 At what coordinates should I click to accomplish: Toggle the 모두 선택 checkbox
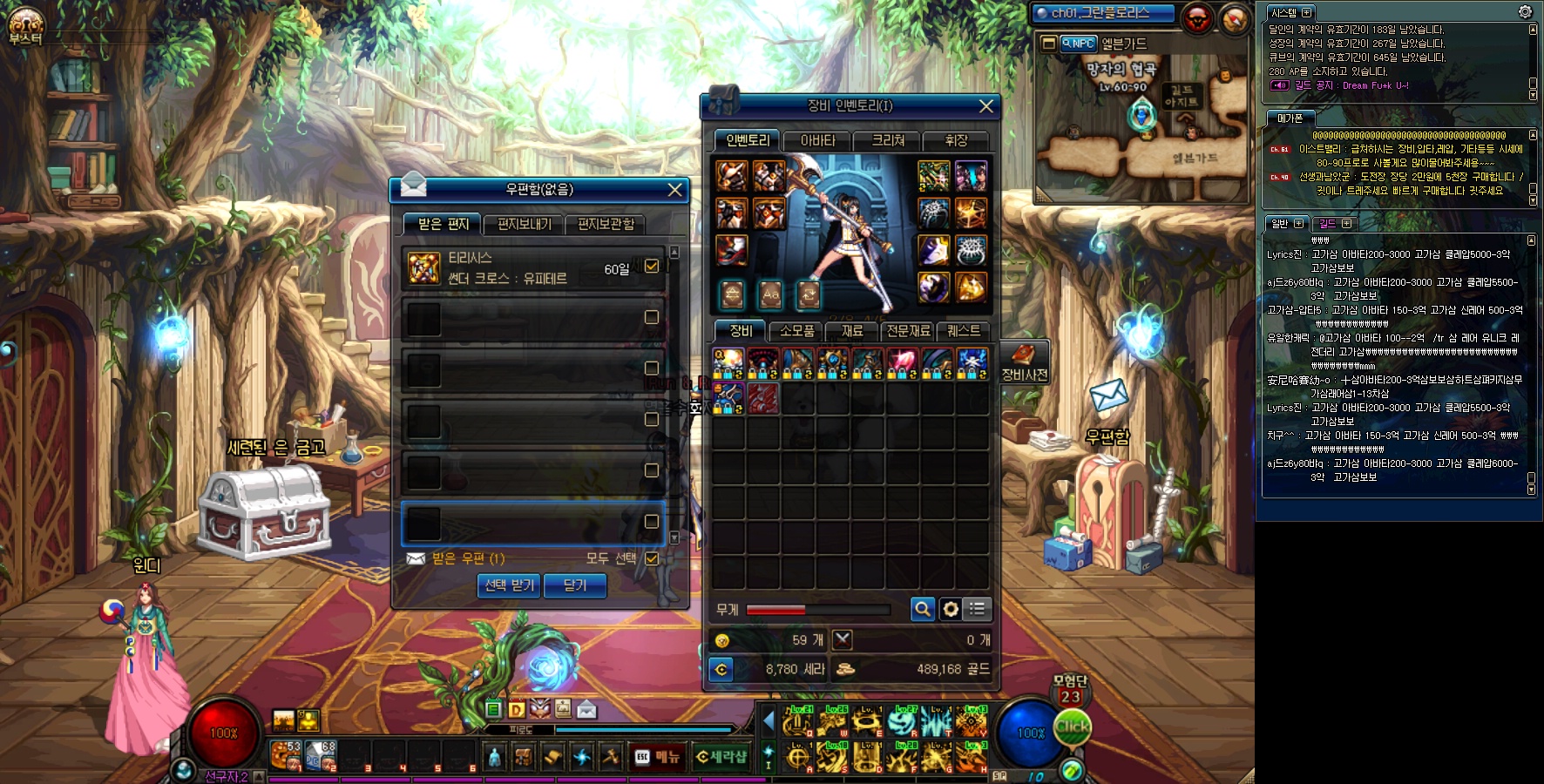click(x=651, y=558)
